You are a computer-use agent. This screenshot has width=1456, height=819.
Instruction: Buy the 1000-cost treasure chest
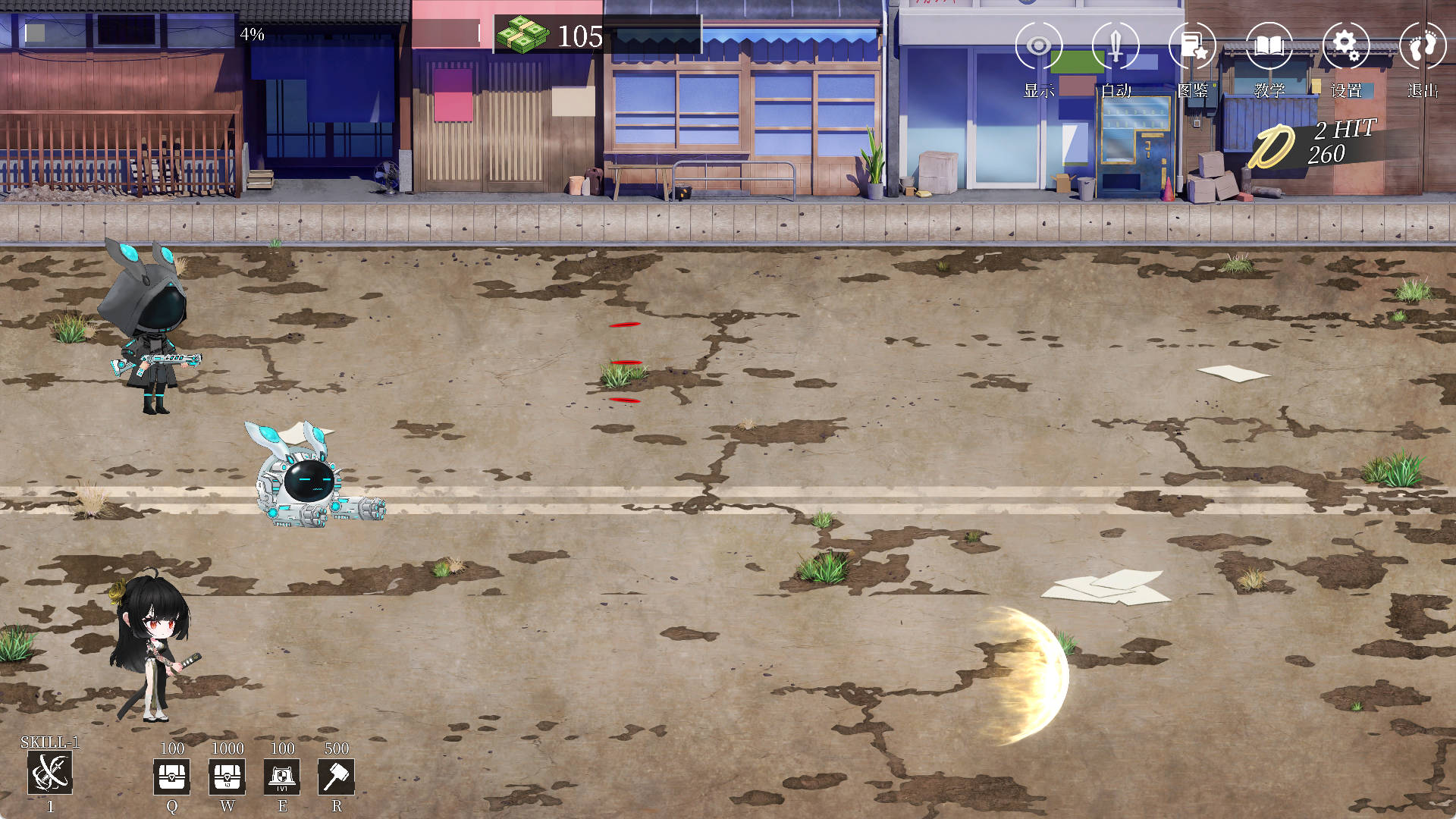click(x=227, y=777)
